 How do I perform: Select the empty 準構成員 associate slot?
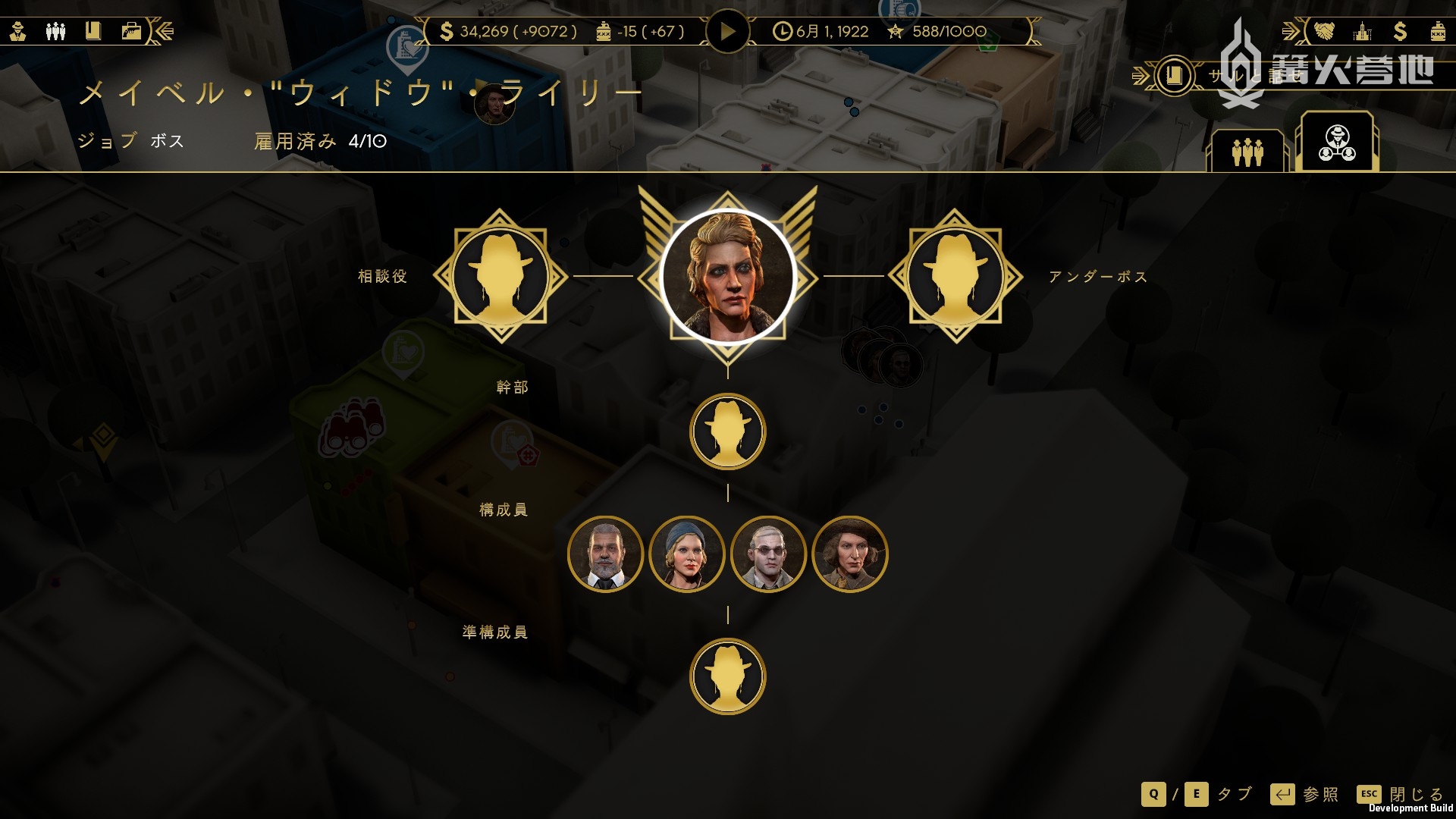pyautogui.click(x=728, y=676)
